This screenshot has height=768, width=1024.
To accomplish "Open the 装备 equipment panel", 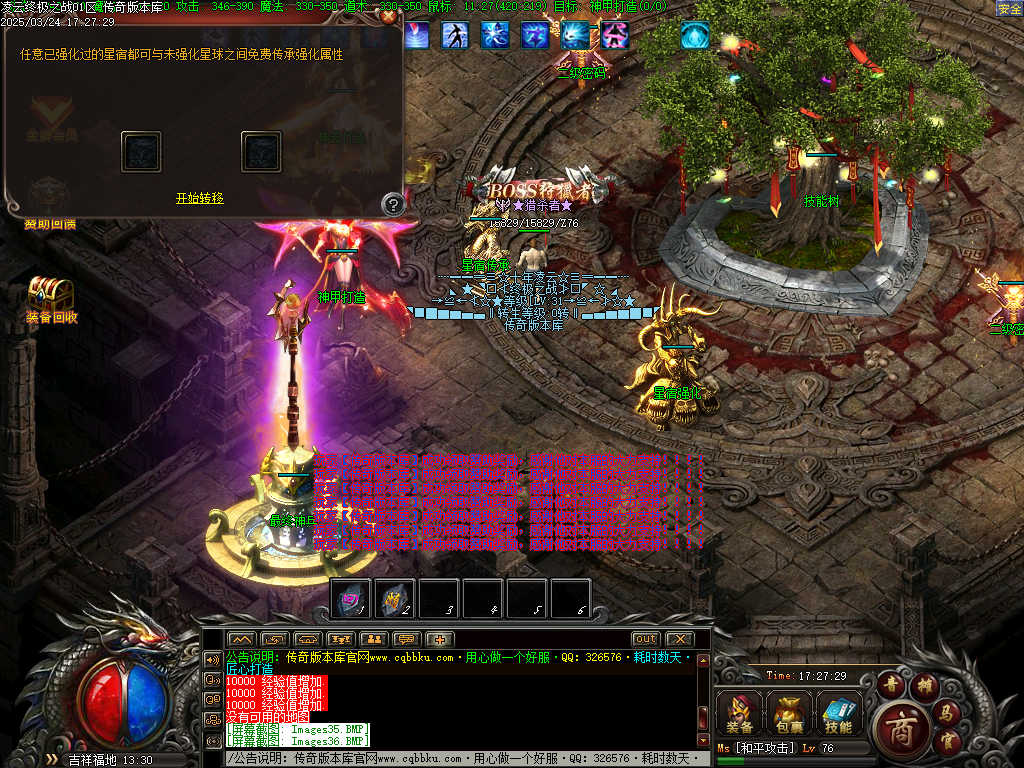I will pos(740,713).
